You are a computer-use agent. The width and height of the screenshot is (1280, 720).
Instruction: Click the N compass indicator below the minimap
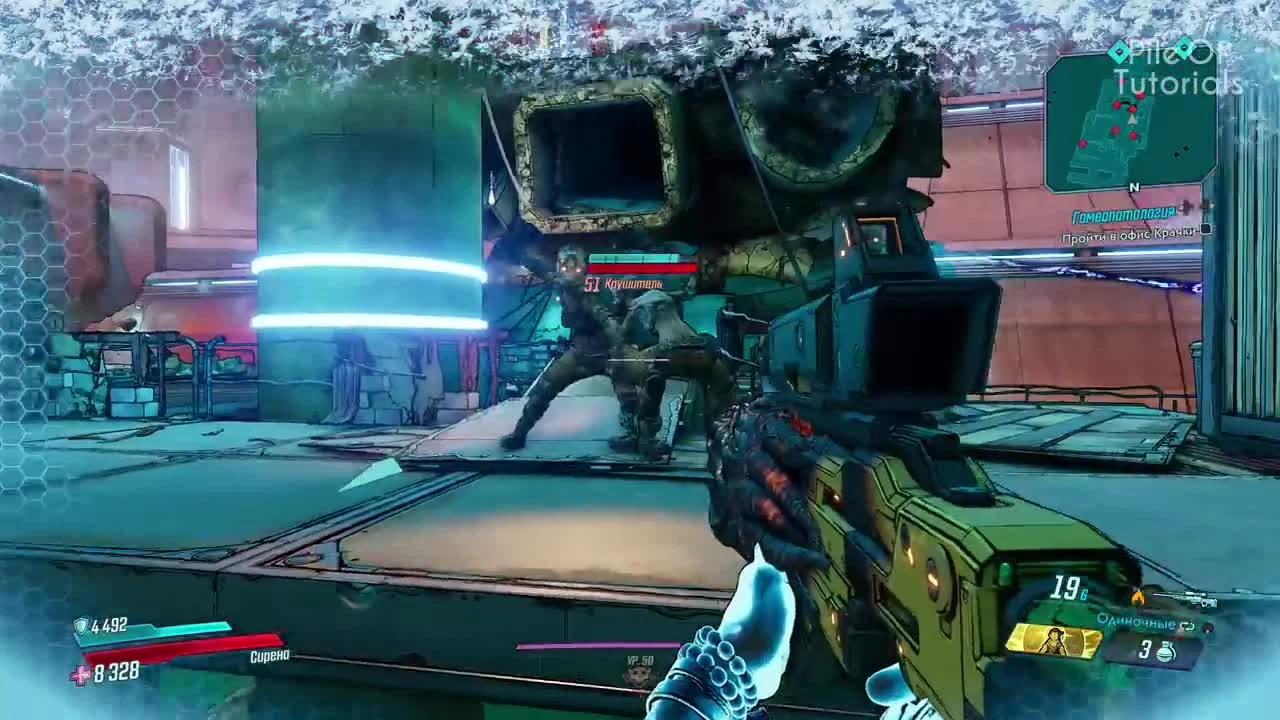tap(1133, 188)
